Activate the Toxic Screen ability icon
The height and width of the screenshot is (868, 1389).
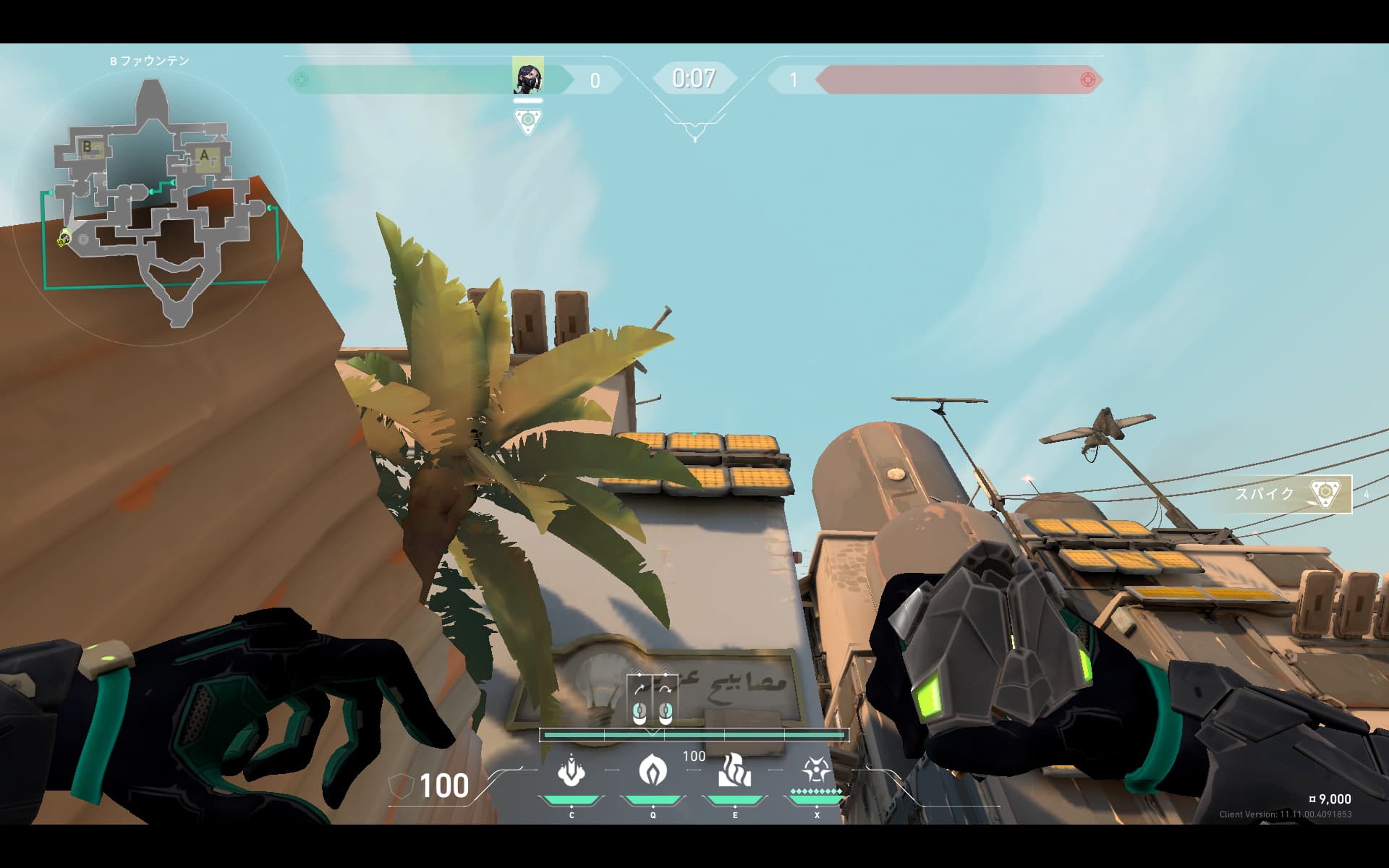(x=734, y=772)
